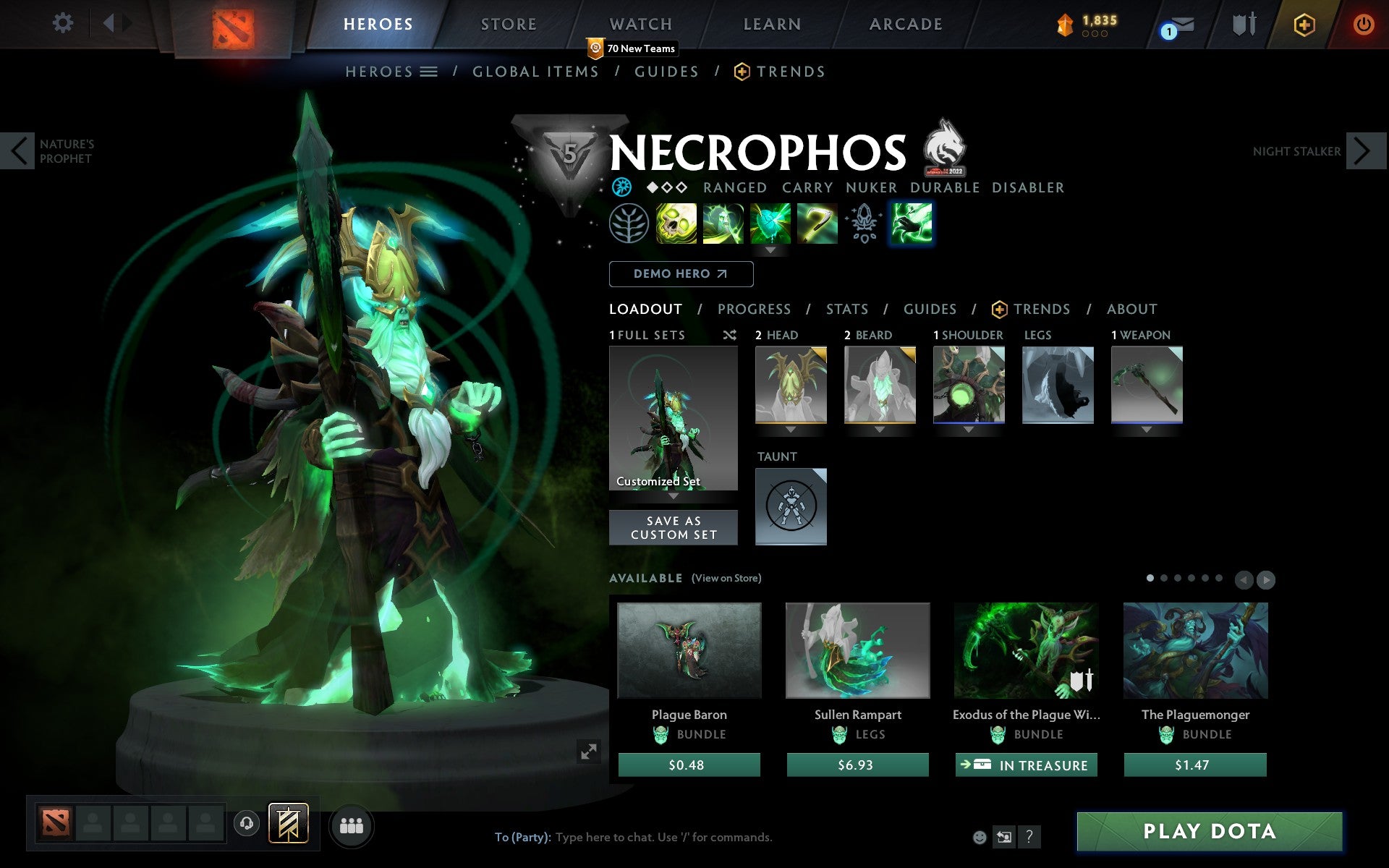Select the Death Pulse ability icon
This screenshot has height=868, width=1389.
click(675, 224)
